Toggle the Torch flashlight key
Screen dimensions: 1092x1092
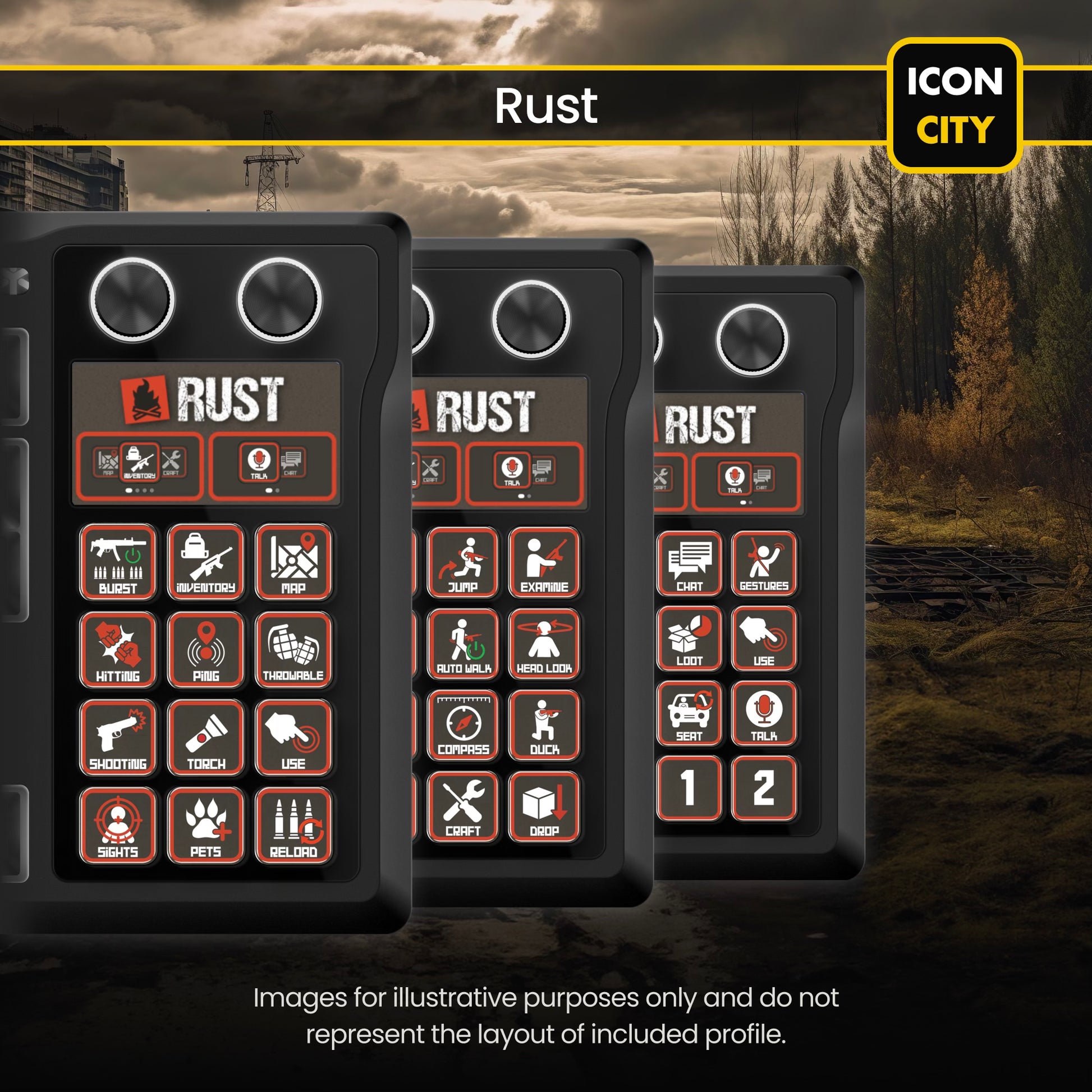coord(206,736)
